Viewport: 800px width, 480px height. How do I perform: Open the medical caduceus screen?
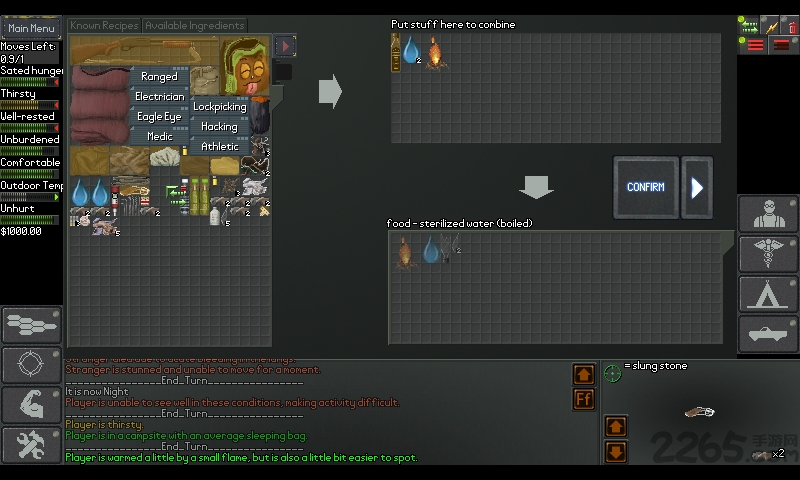[x=768, y=254]
